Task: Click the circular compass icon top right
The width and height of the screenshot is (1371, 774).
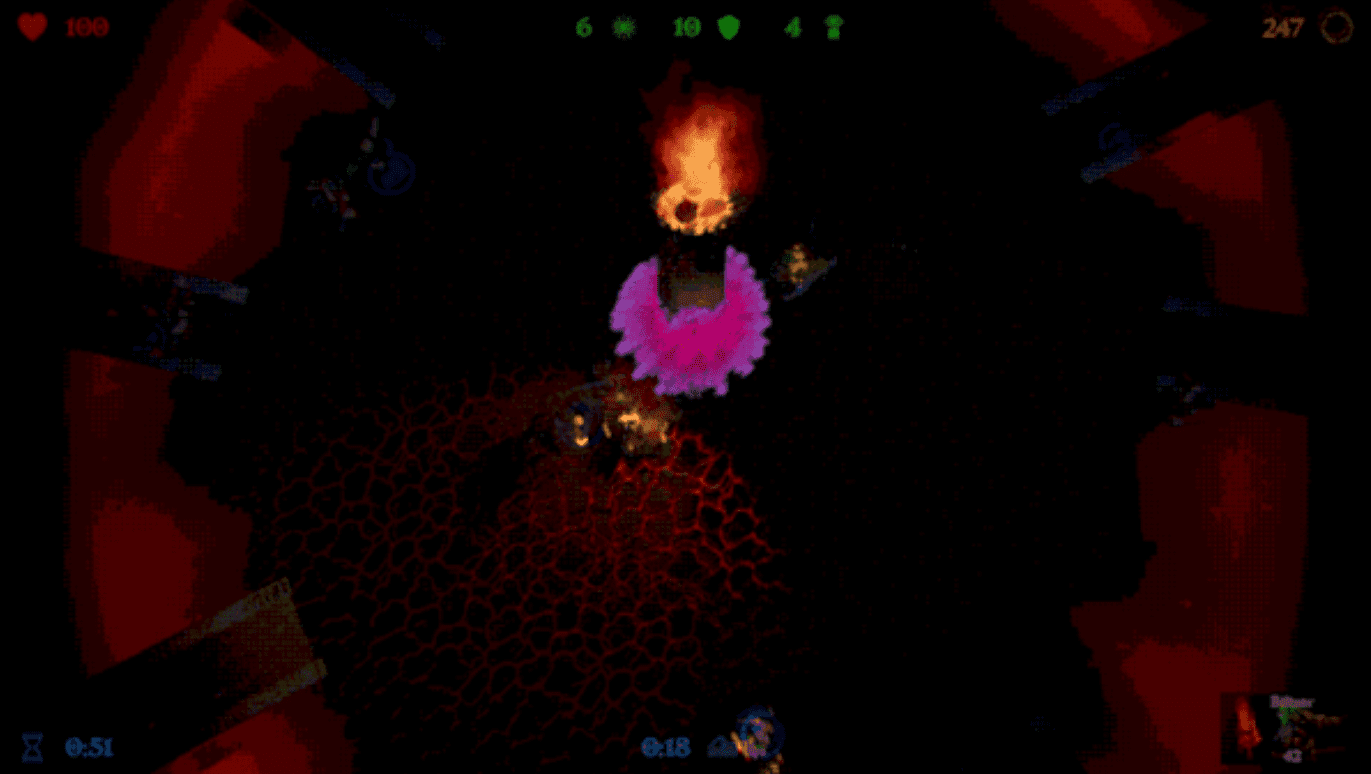Action: (x=1337, y=28)
